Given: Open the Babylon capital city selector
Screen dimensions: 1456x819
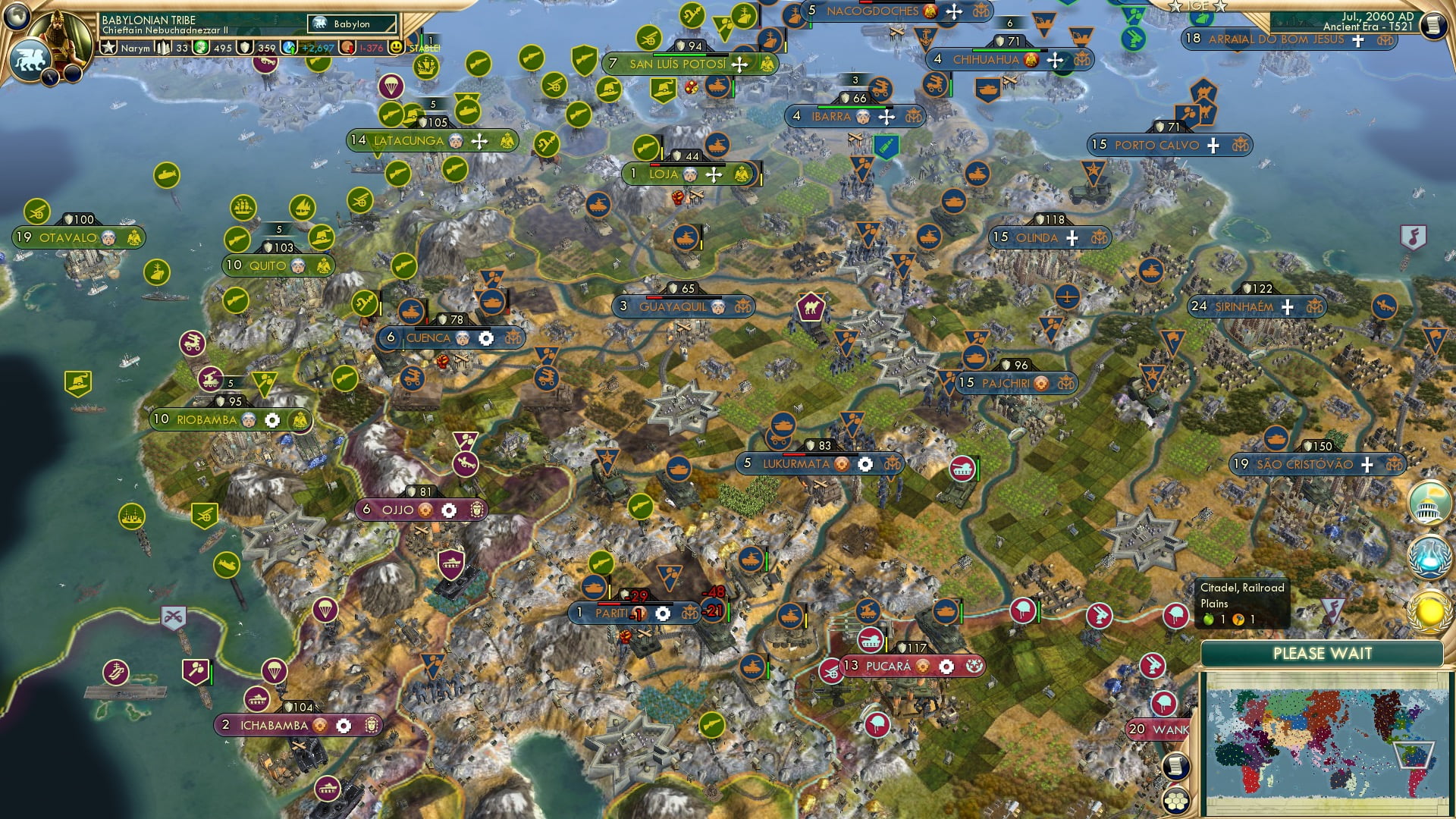Looking at the screenshot, I should point(349,24).
